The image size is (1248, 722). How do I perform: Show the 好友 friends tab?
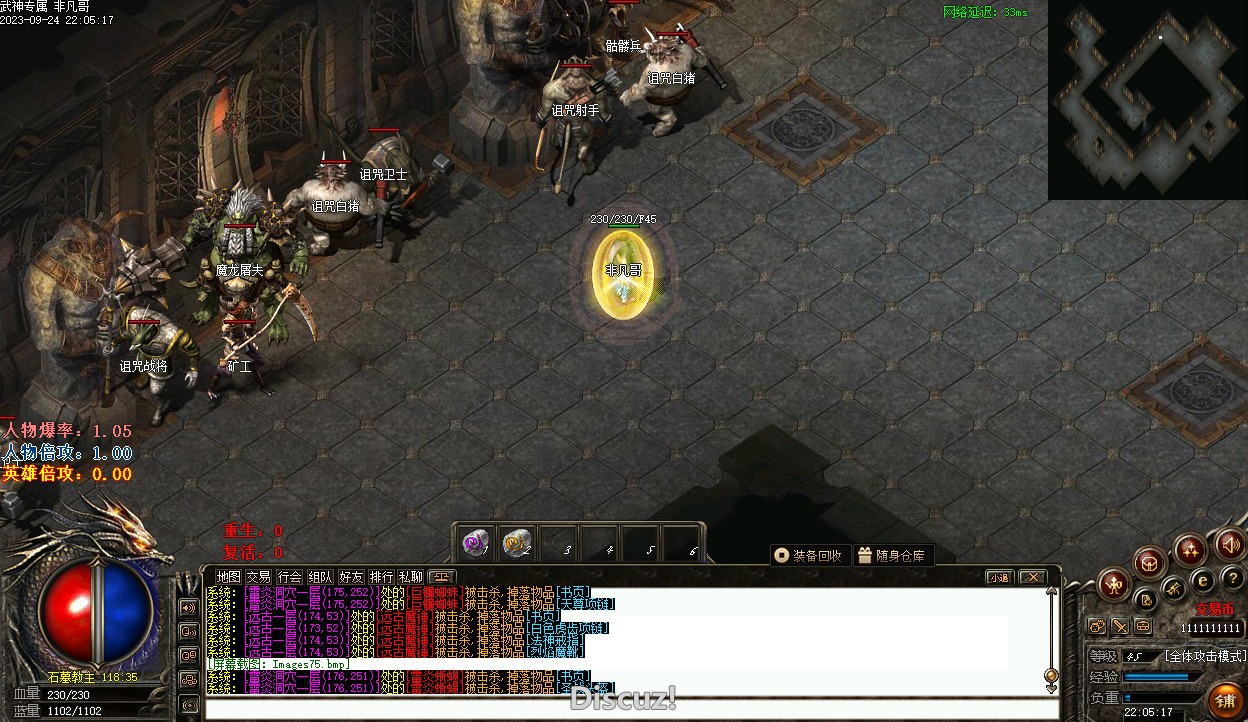[x=351, y=577]
